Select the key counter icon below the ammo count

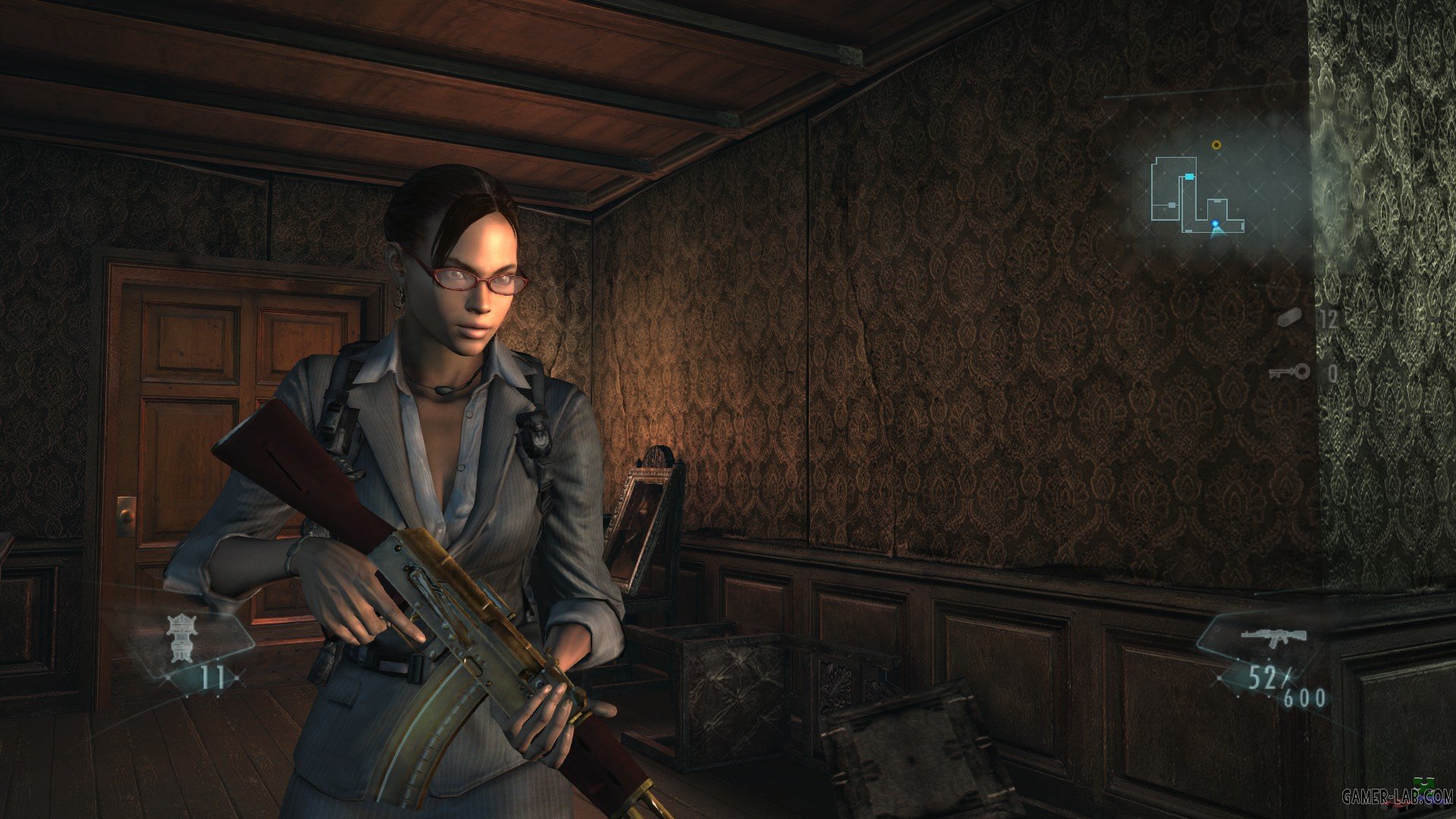1288,372
